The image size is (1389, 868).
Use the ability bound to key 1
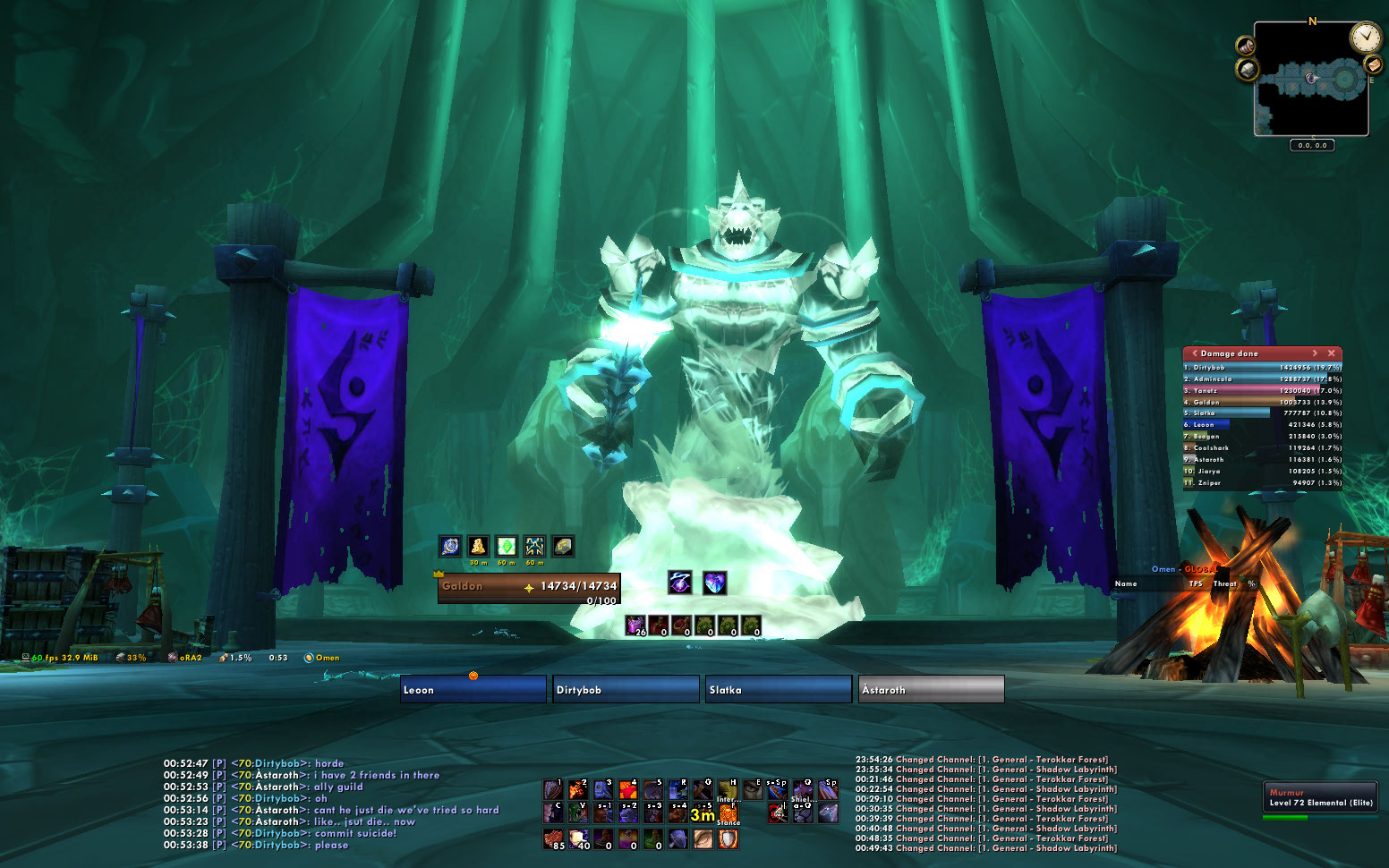pos(553,789)
